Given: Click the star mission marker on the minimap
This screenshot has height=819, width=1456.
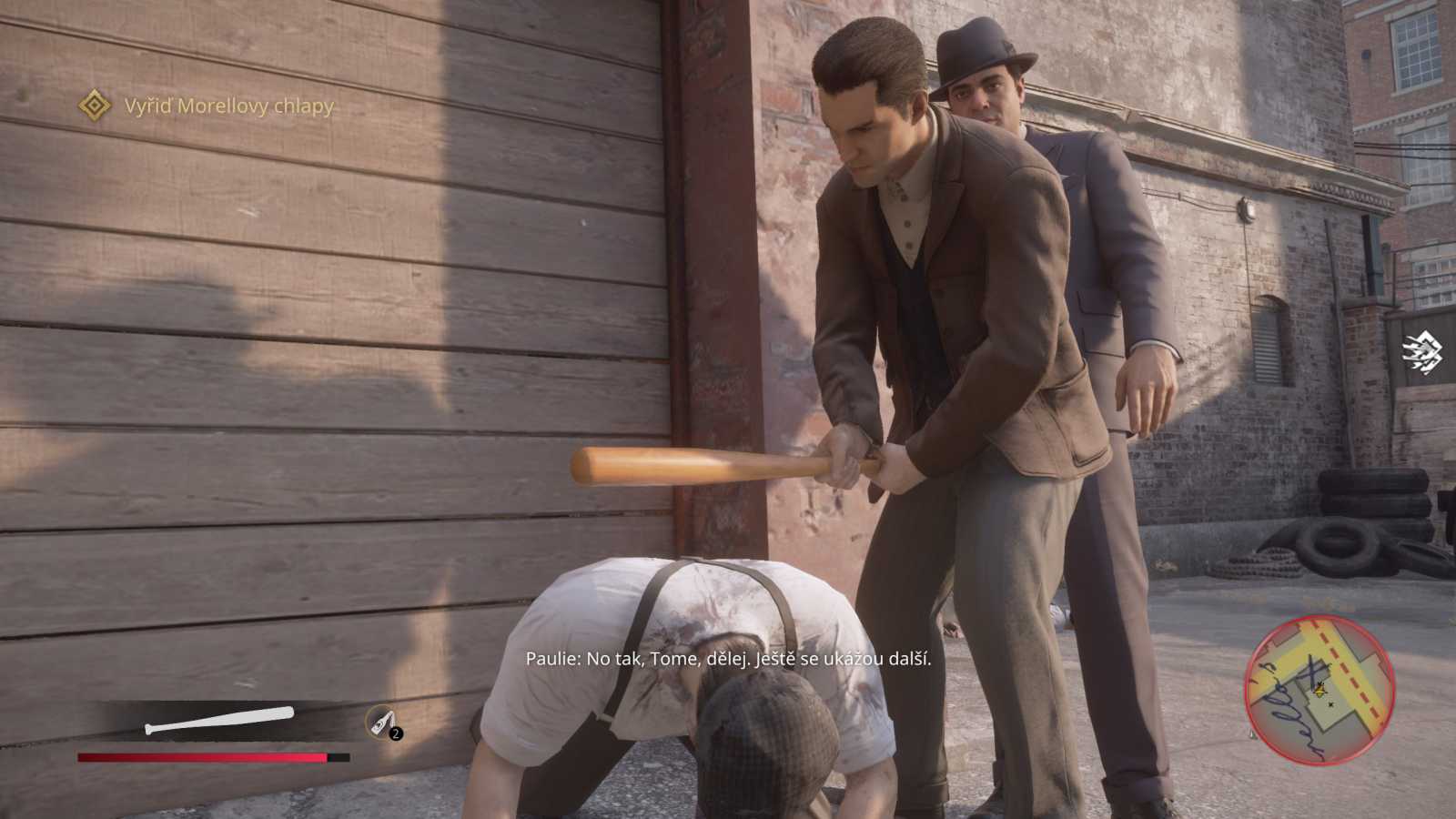Looking at the screenshot, I should click(x=1331, y=704).
